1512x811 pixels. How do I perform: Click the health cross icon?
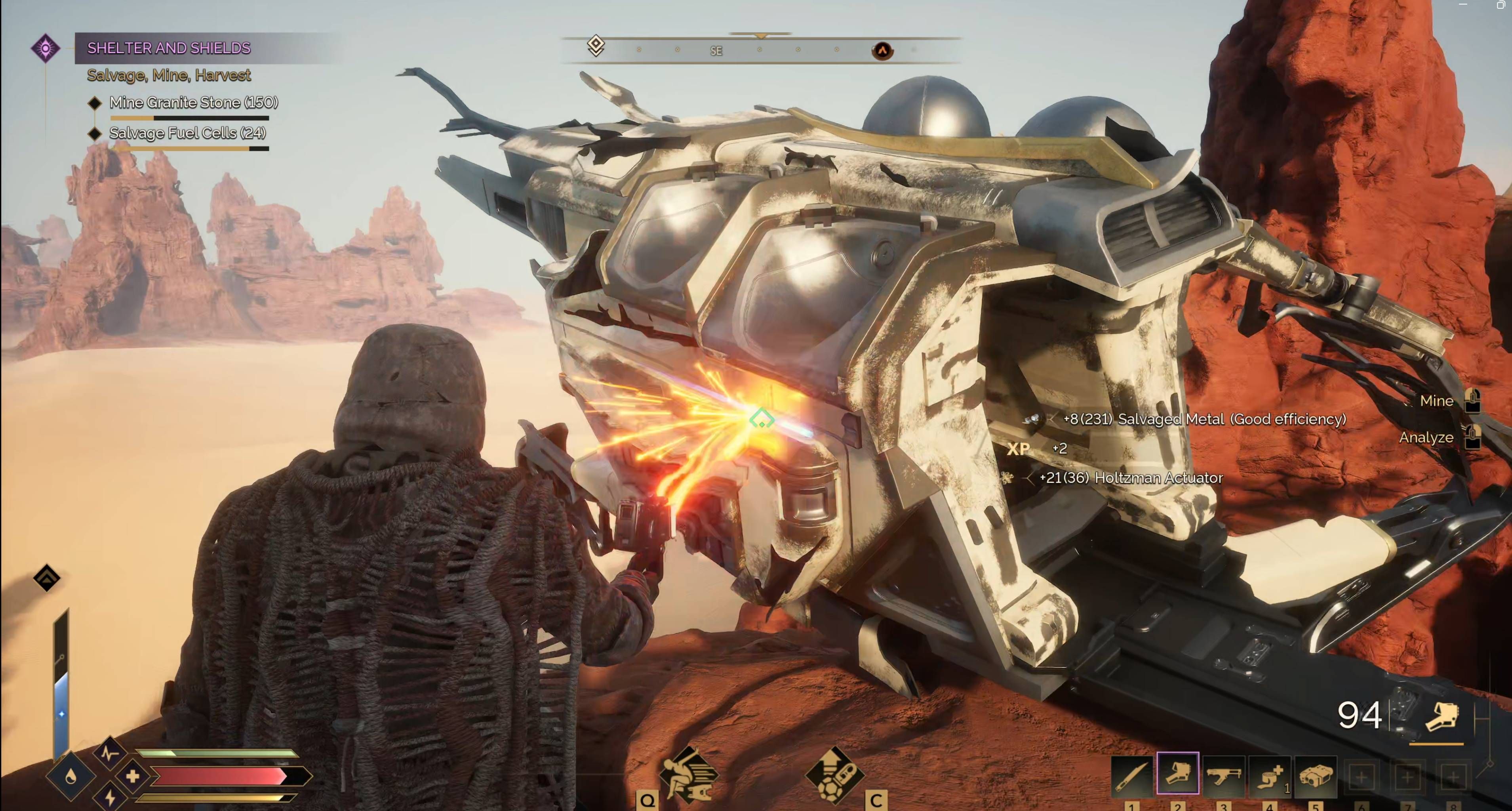click(133, 777)
